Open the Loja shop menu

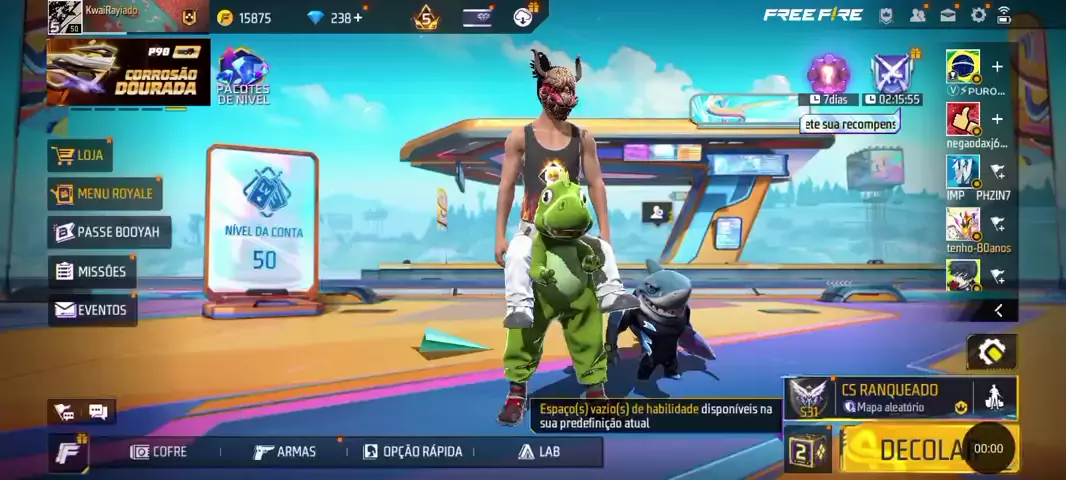80,155
